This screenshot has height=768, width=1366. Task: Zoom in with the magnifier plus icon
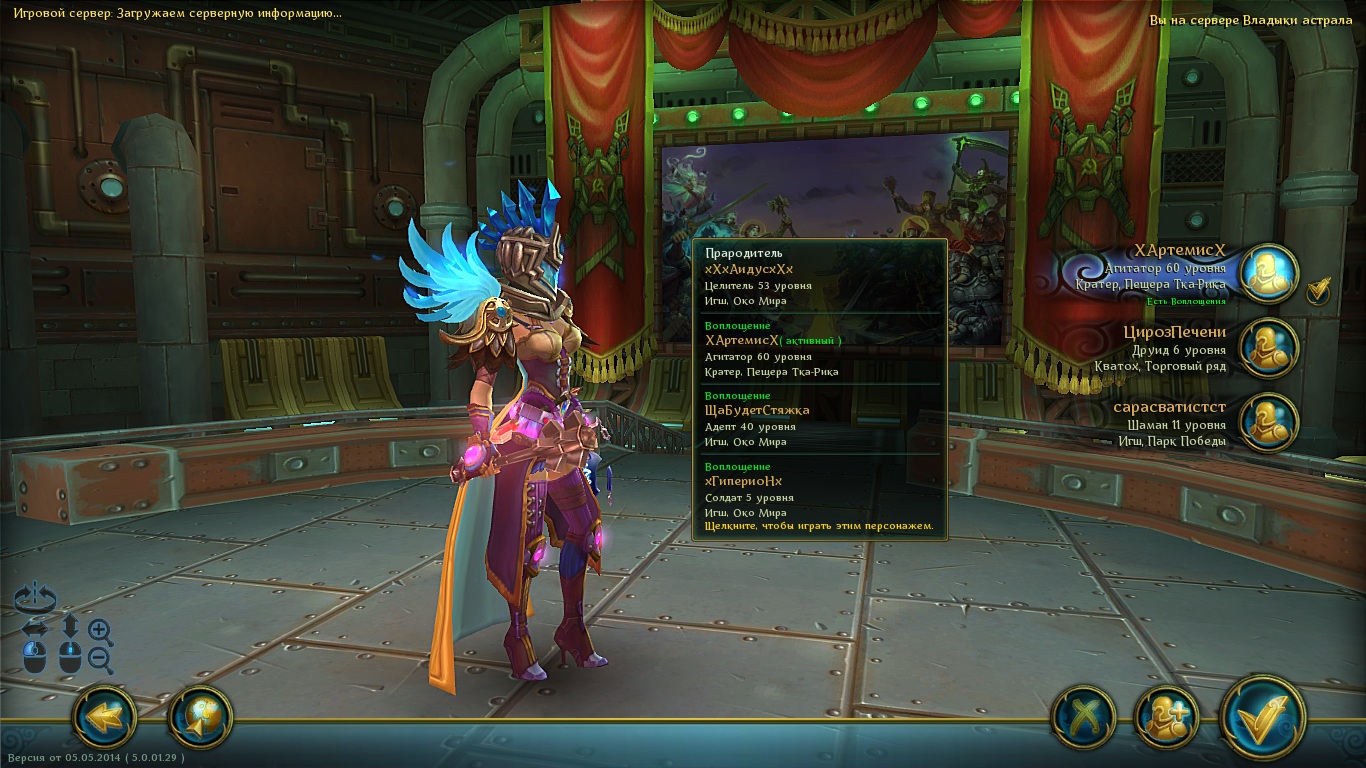pyautogui.click(x=100, y=630)
